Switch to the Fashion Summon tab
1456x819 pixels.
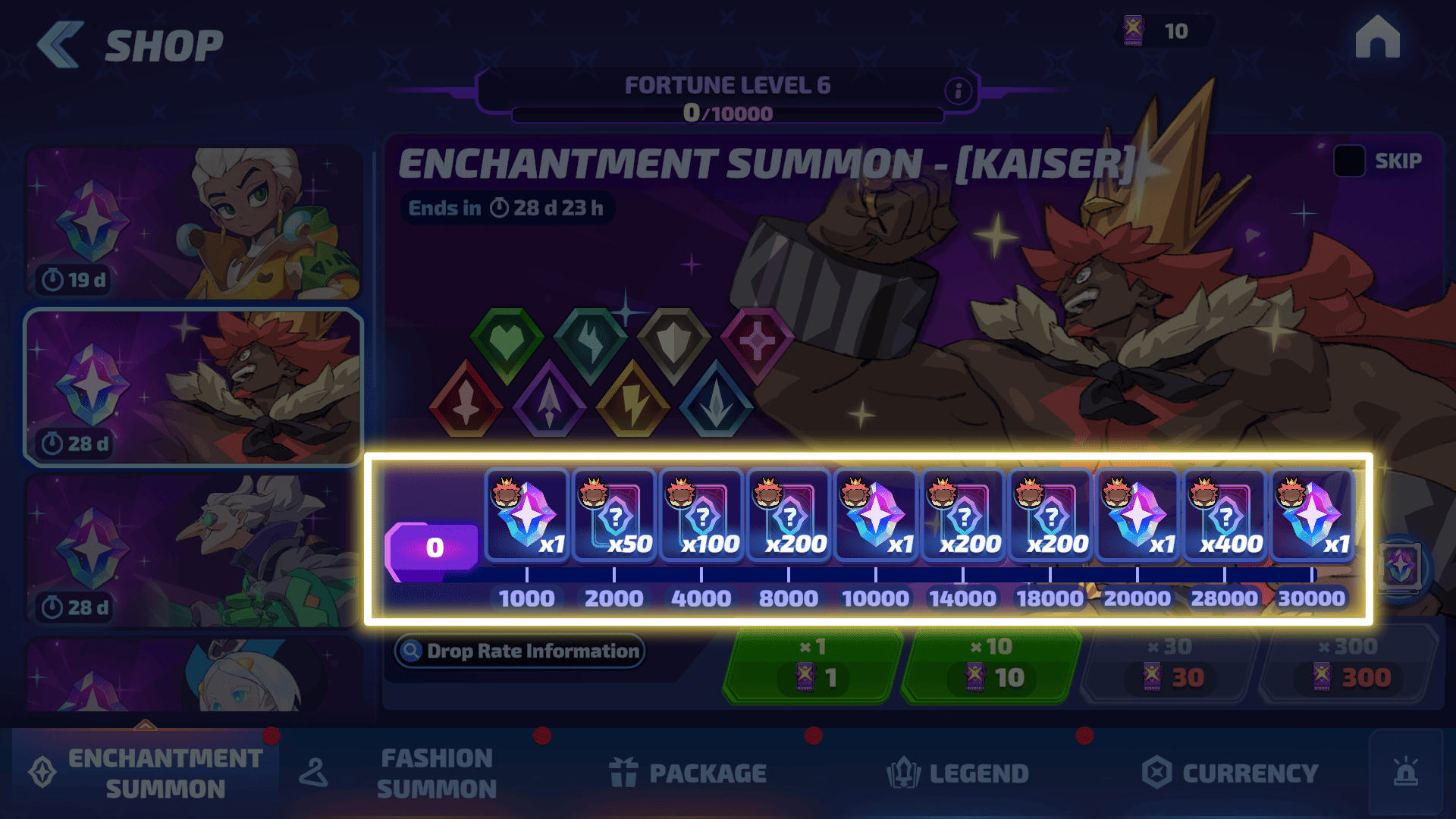pyautogui.click(x=435, y=773)
